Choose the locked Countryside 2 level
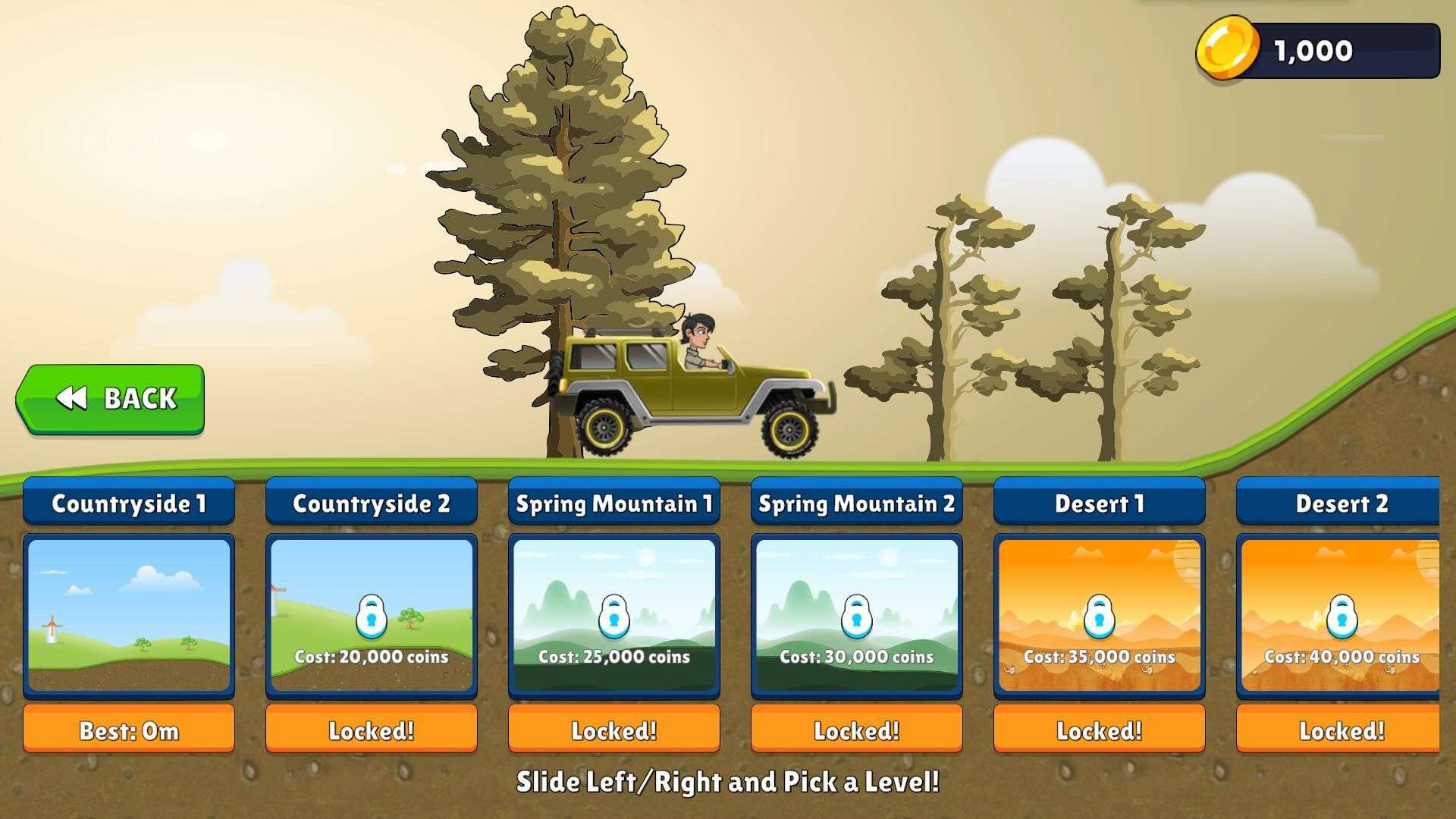 pos(372,615)
